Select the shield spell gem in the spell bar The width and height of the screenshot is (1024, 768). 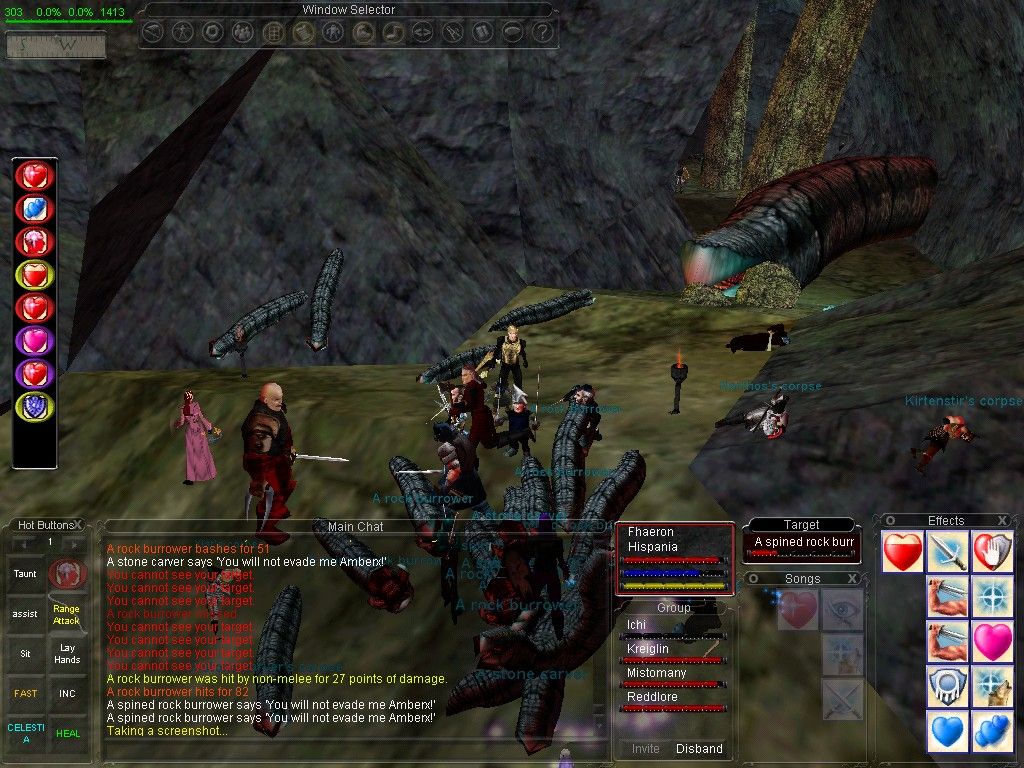[34, 405]
